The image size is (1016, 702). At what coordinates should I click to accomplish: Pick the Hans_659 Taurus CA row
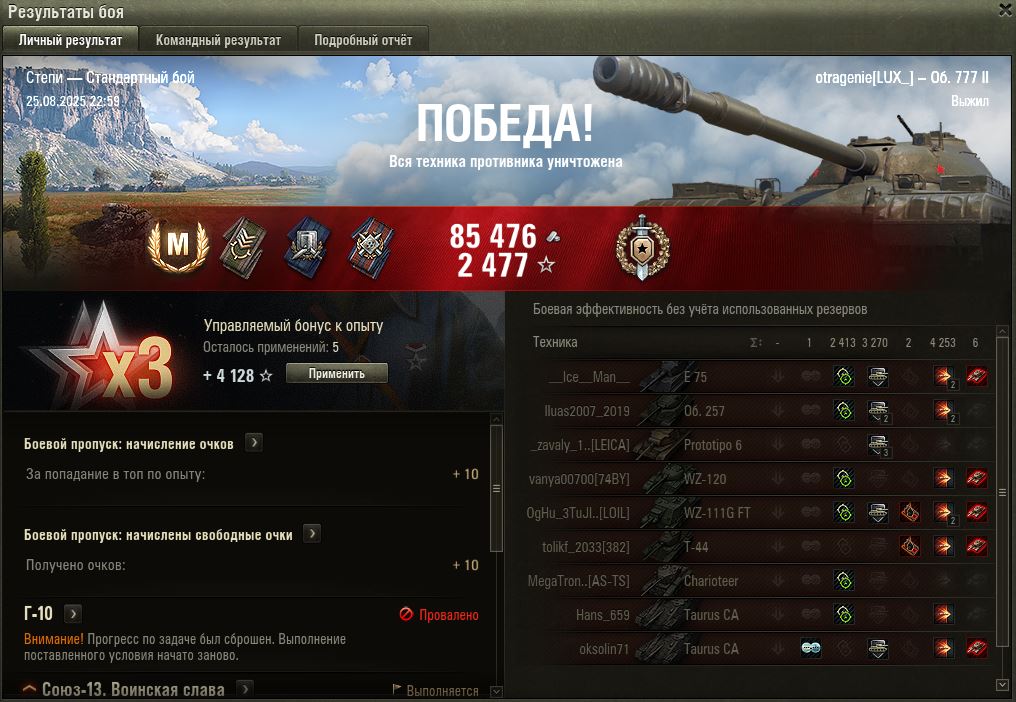tap(700, 615)
